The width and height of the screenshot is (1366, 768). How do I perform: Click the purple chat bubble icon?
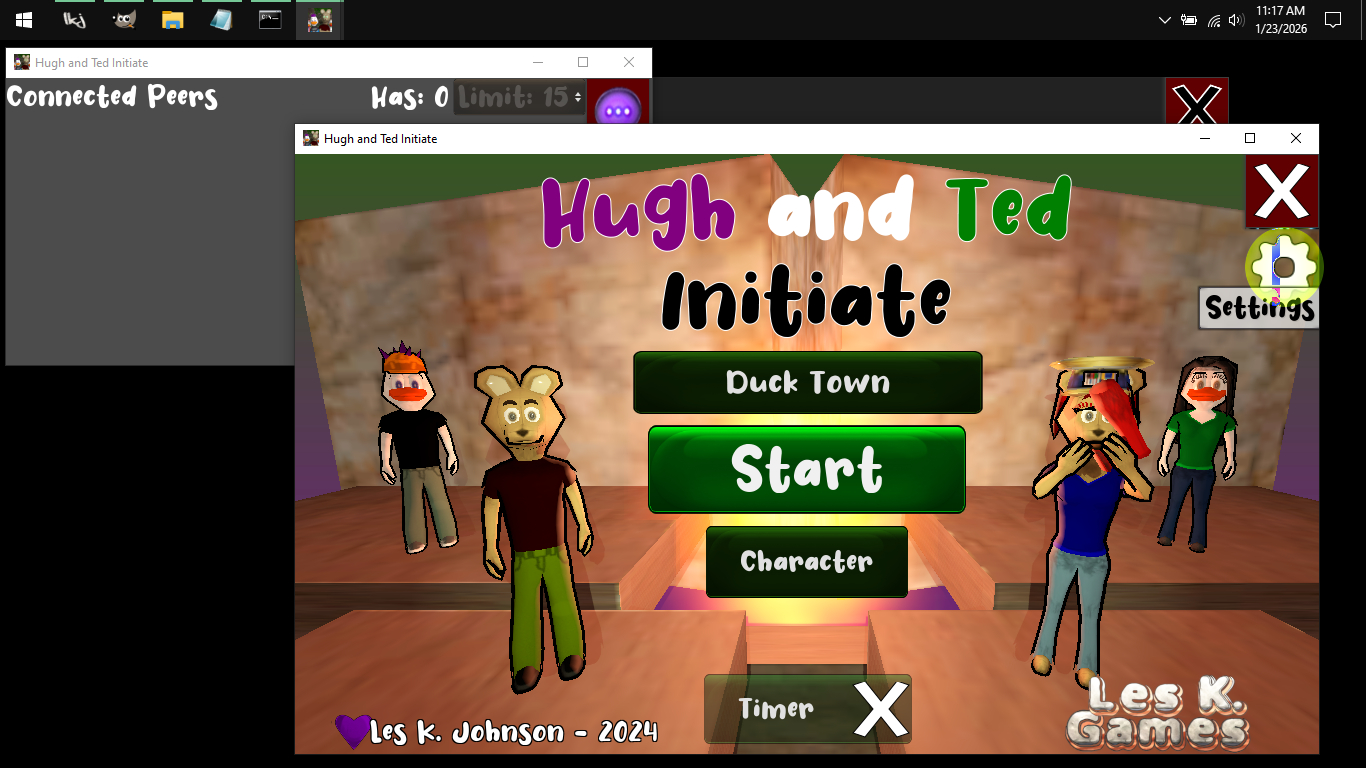coord(618,106)
